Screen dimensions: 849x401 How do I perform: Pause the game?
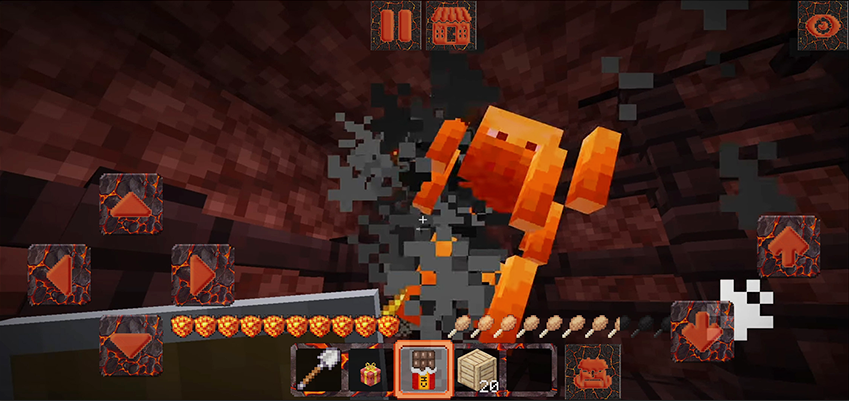pos(395,24)
